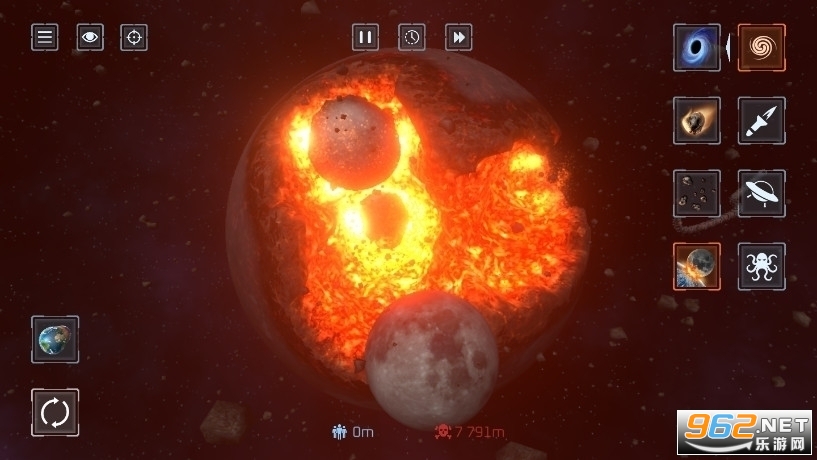Toggle the eye visibility button
Screen dimensions: 817x460
[90, 38]
